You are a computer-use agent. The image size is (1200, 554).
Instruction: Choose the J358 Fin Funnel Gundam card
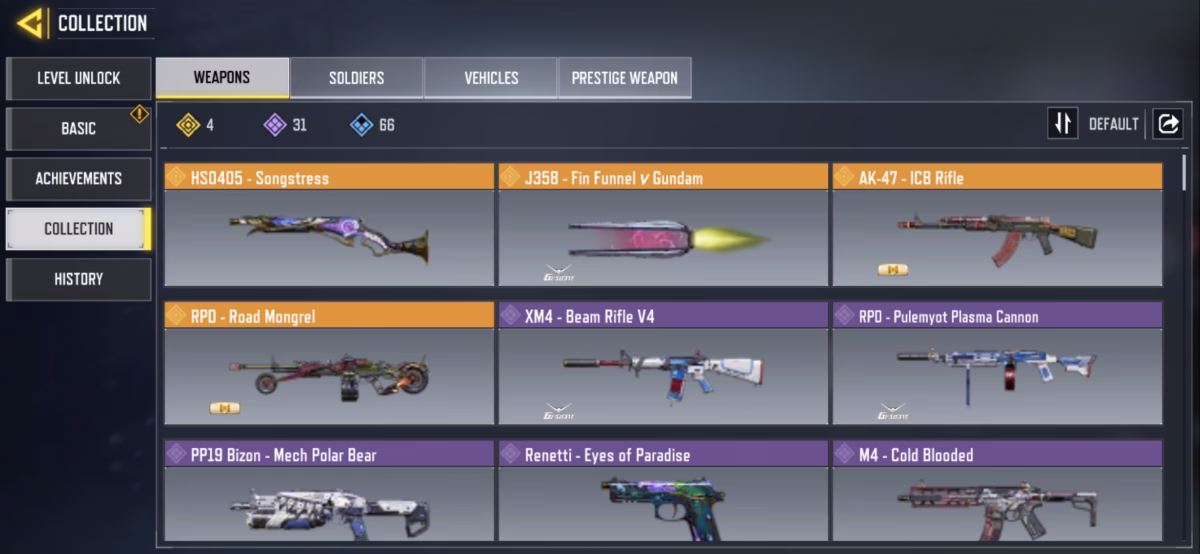coord(663,225)
